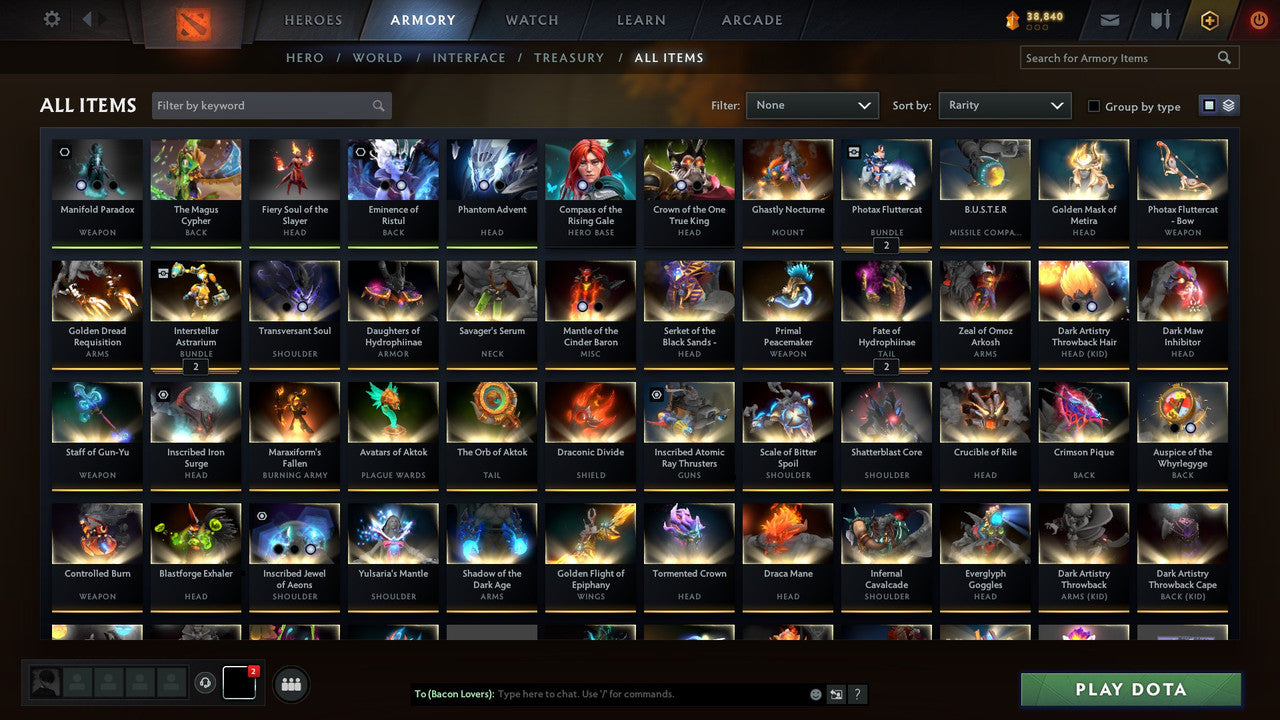Viewport: 1280px width, 720px height.
Task: Enable the Group by type checkbox
Action: [x=1094, y=106]
